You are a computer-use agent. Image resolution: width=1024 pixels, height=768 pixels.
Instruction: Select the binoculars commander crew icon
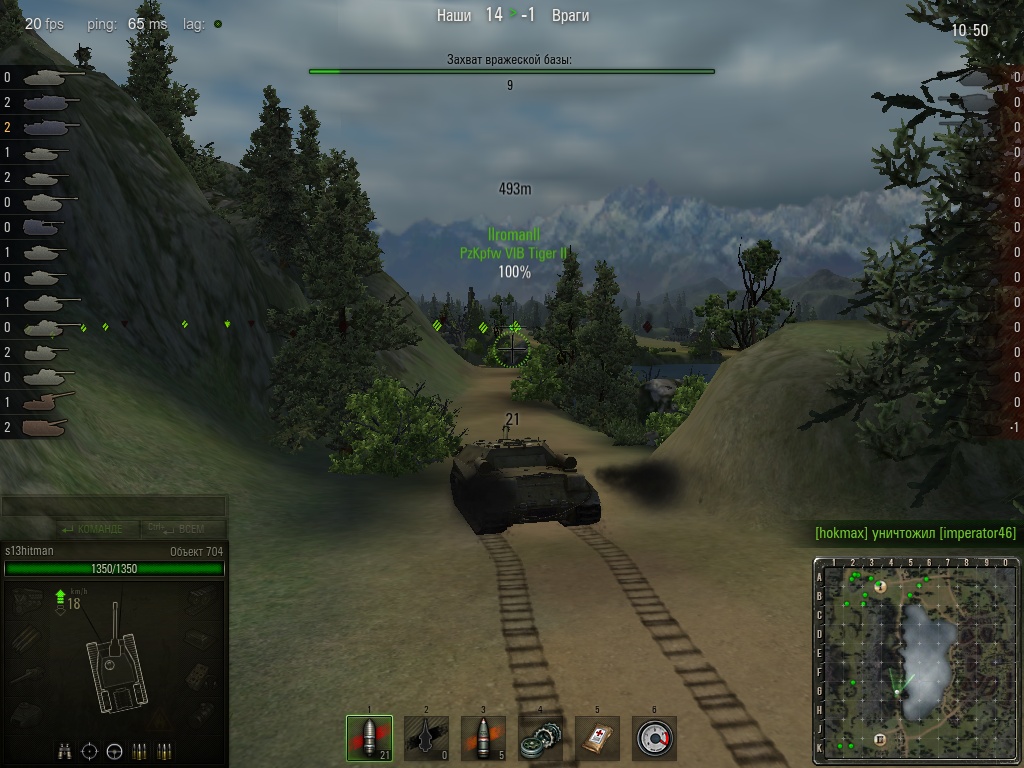66,750
